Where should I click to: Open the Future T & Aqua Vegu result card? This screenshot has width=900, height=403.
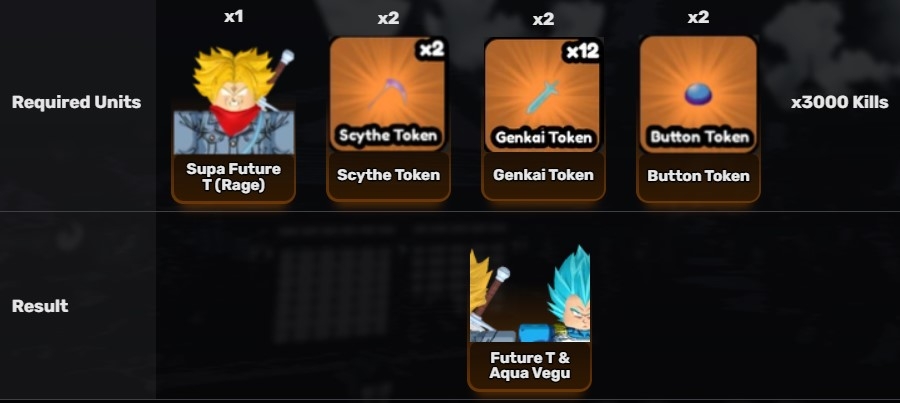[529, 318]
